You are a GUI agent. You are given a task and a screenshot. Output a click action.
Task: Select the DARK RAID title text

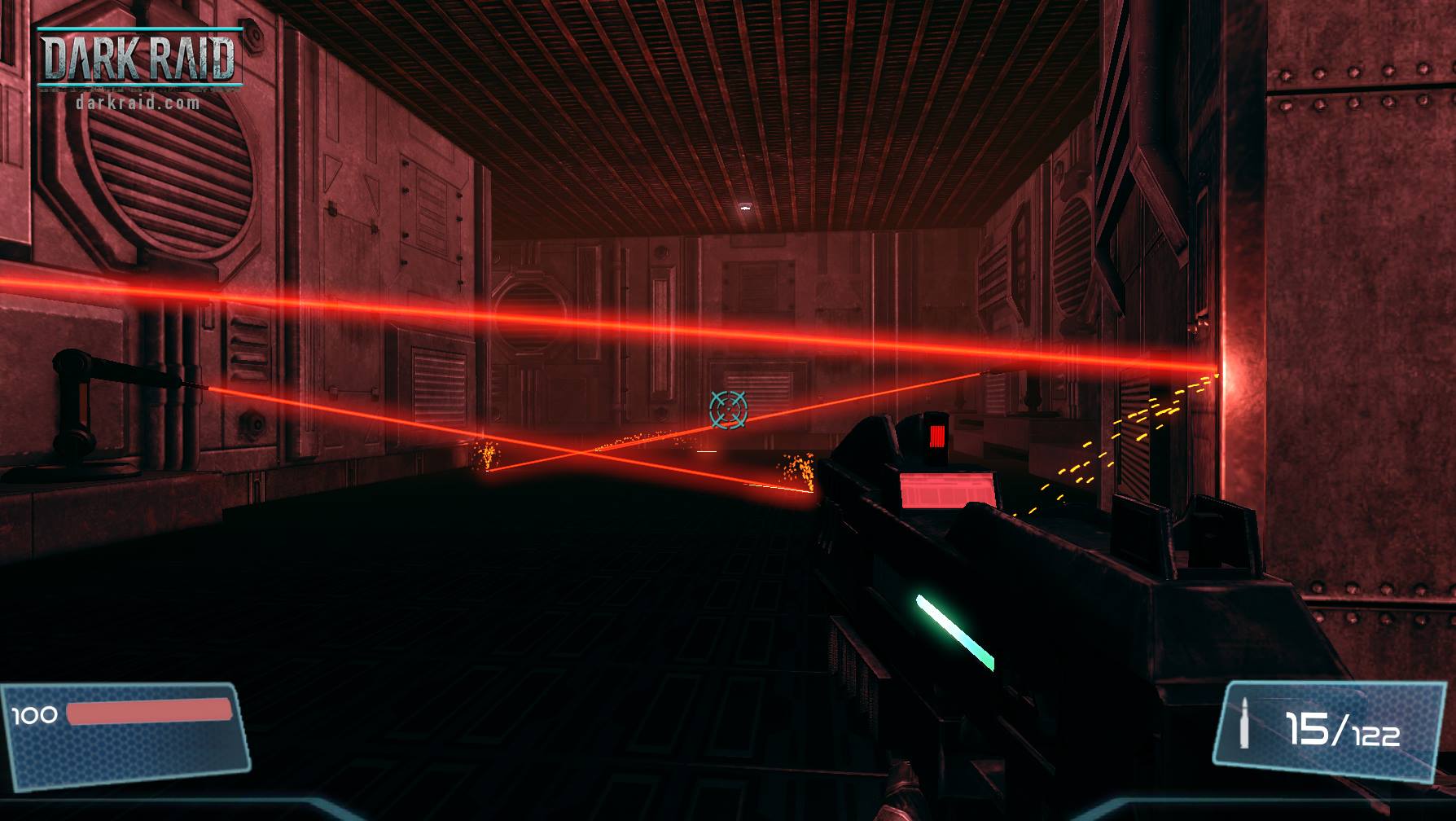click(x=138, y=57)
